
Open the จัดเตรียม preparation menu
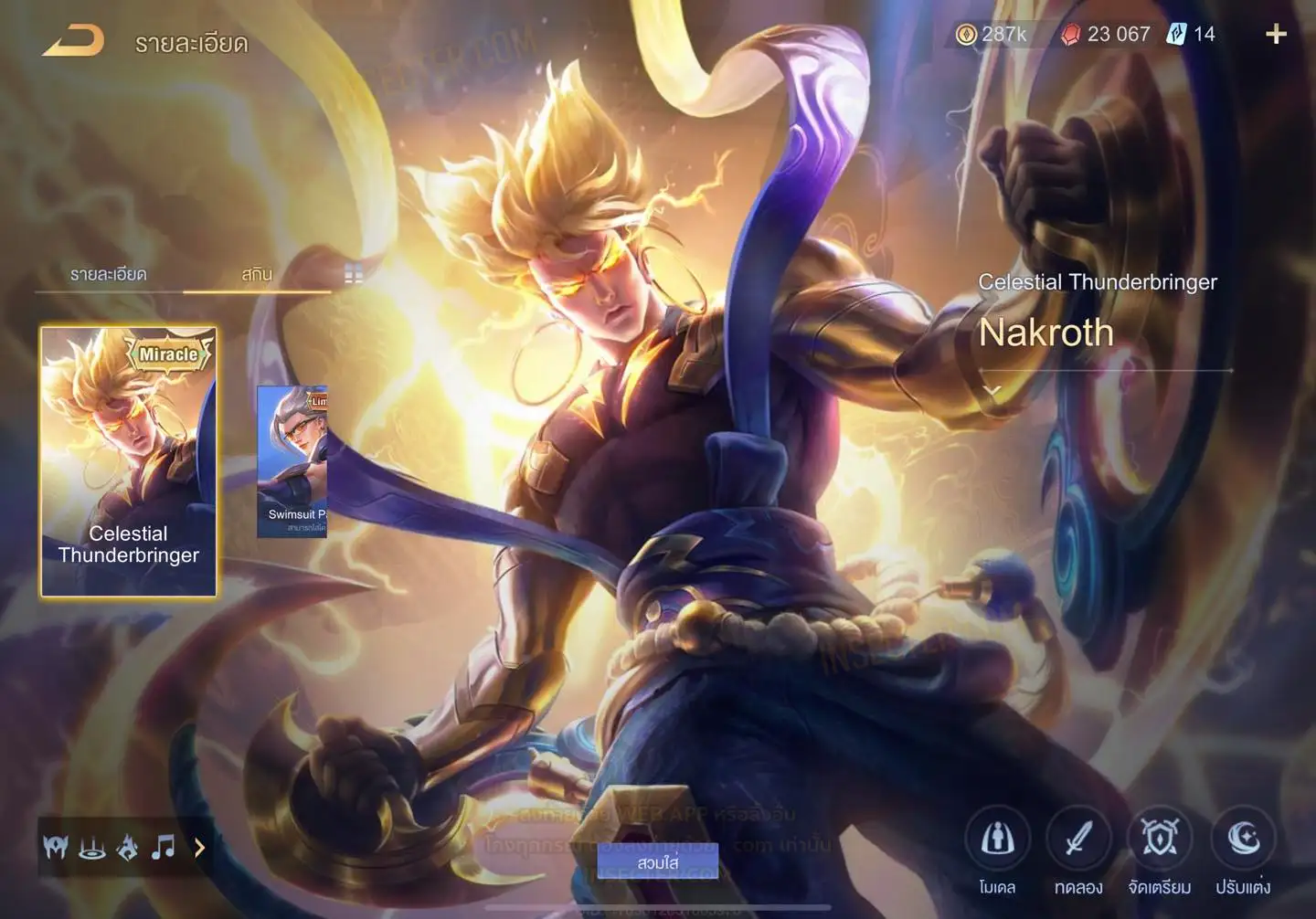1160,839
